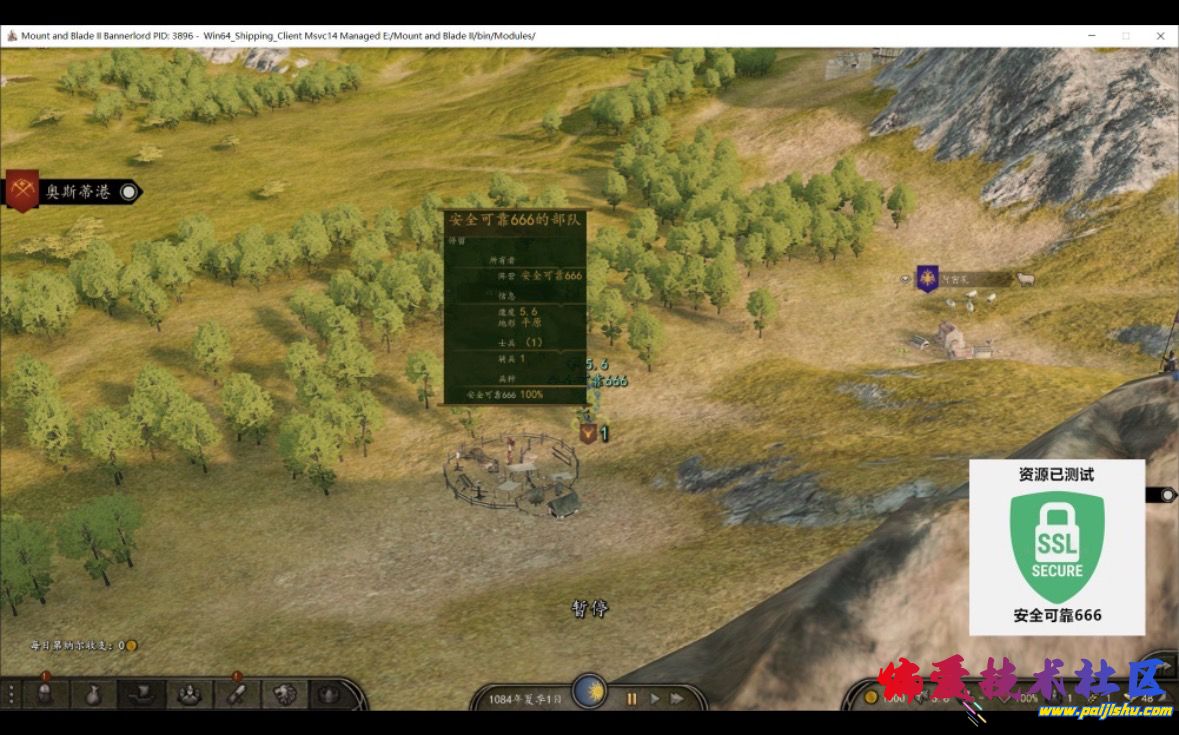
Task: Open the quests scroll icon
Action: coord(238,693)
